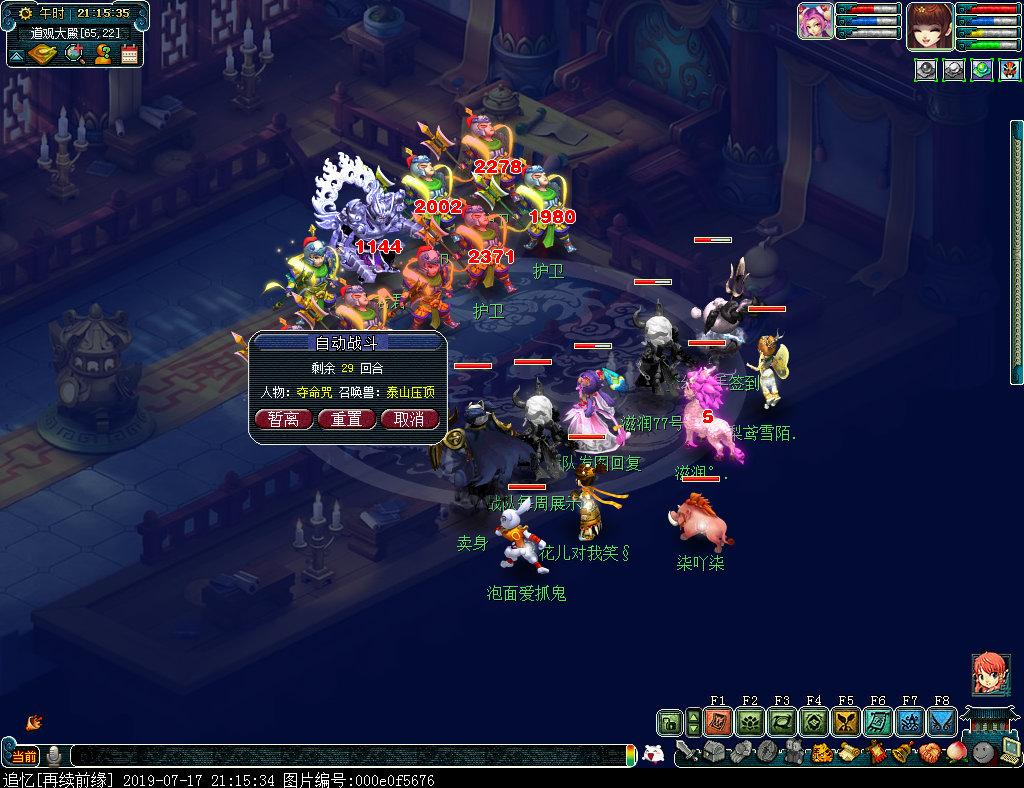Open the calendar icon

[x=129, y=54]
